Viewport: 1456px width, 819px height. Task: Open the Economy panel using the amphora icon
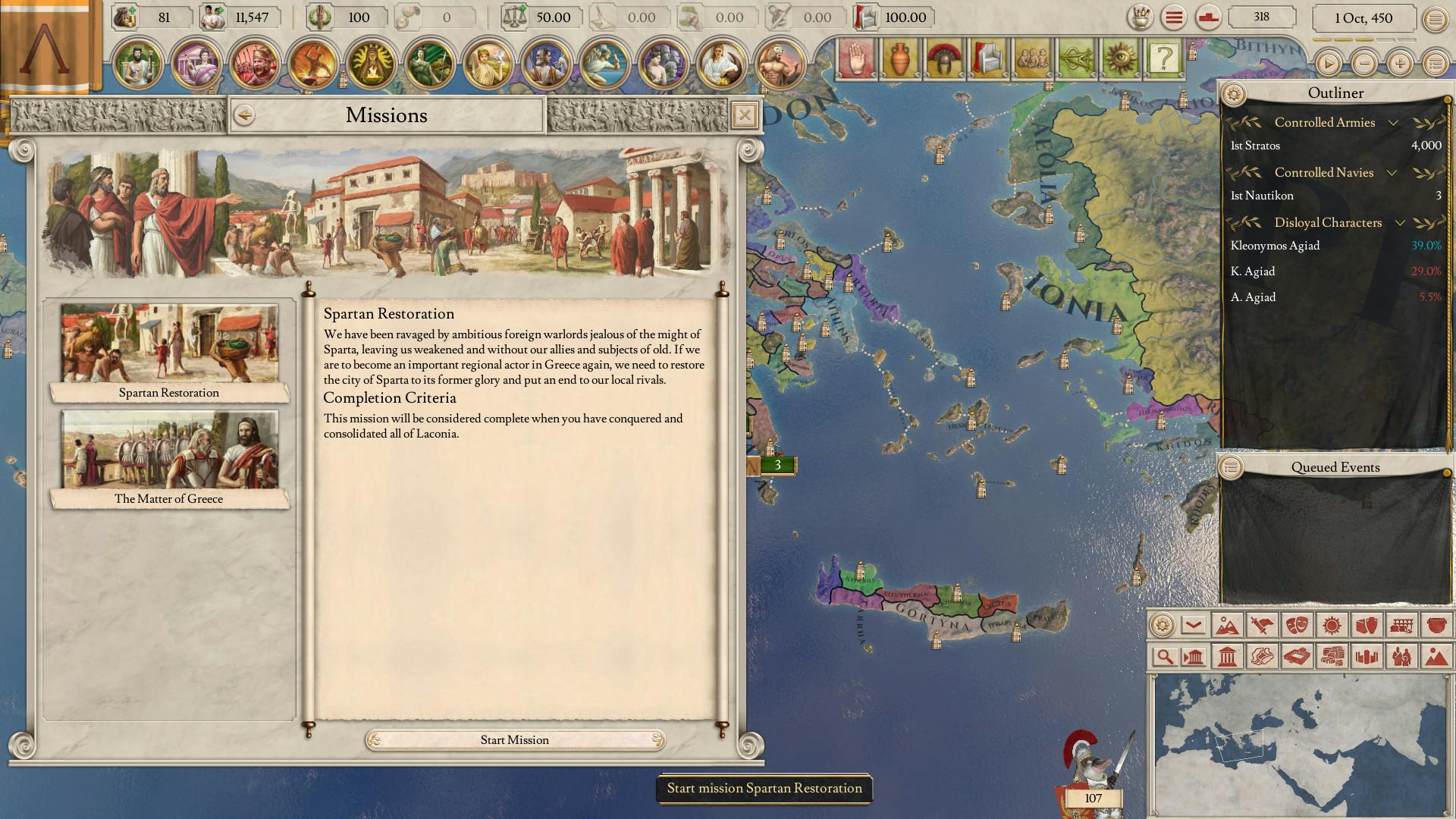tap(899, 58)
